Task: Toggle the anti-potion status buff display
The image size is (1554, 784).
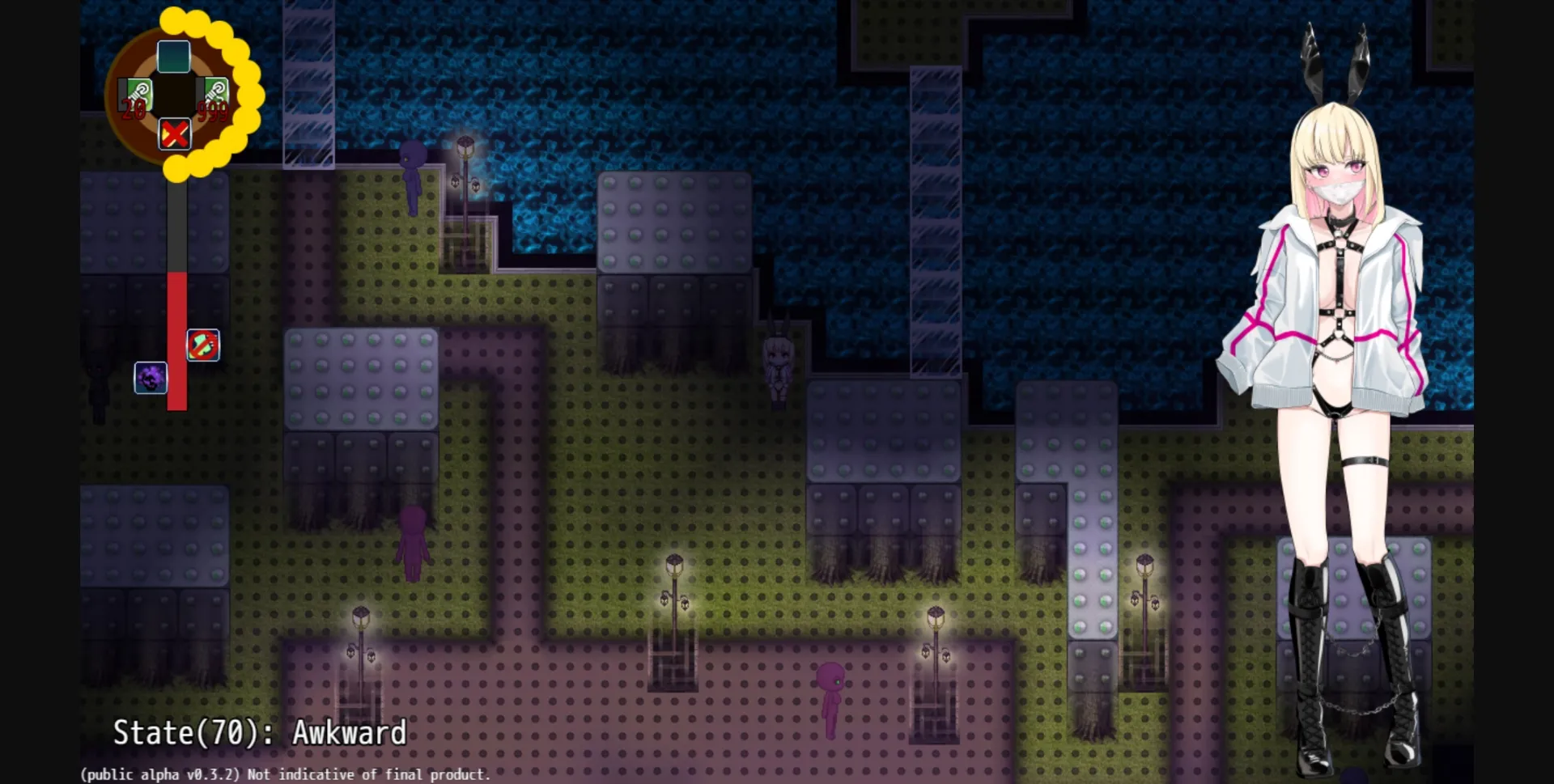Action: [203, 345]
